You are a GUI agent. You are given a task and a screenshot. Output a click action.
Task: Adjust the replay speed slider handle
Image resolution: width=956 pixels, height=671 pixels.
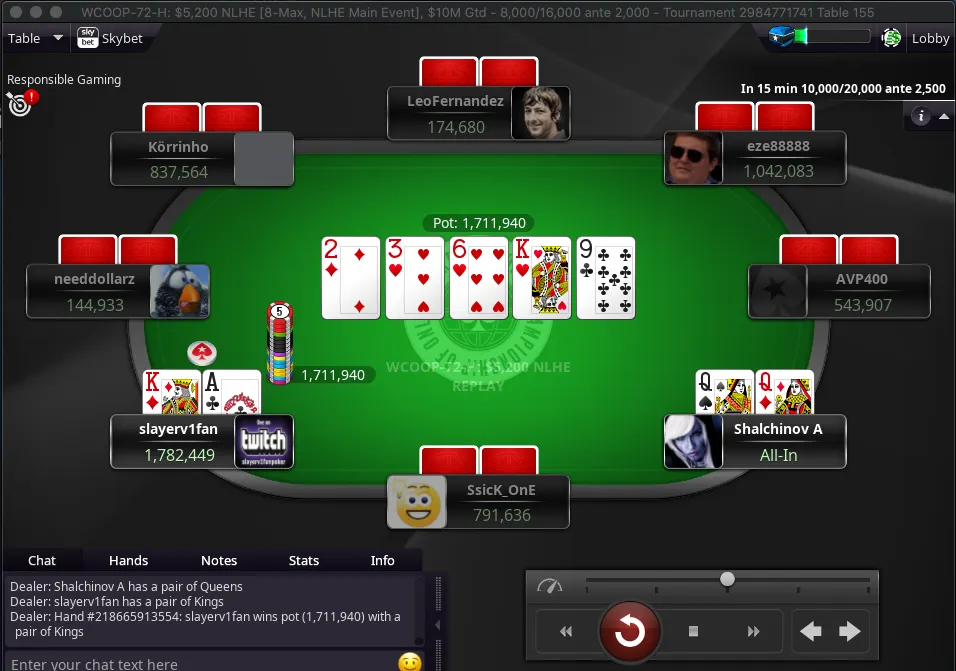click(x=728, y=579)
